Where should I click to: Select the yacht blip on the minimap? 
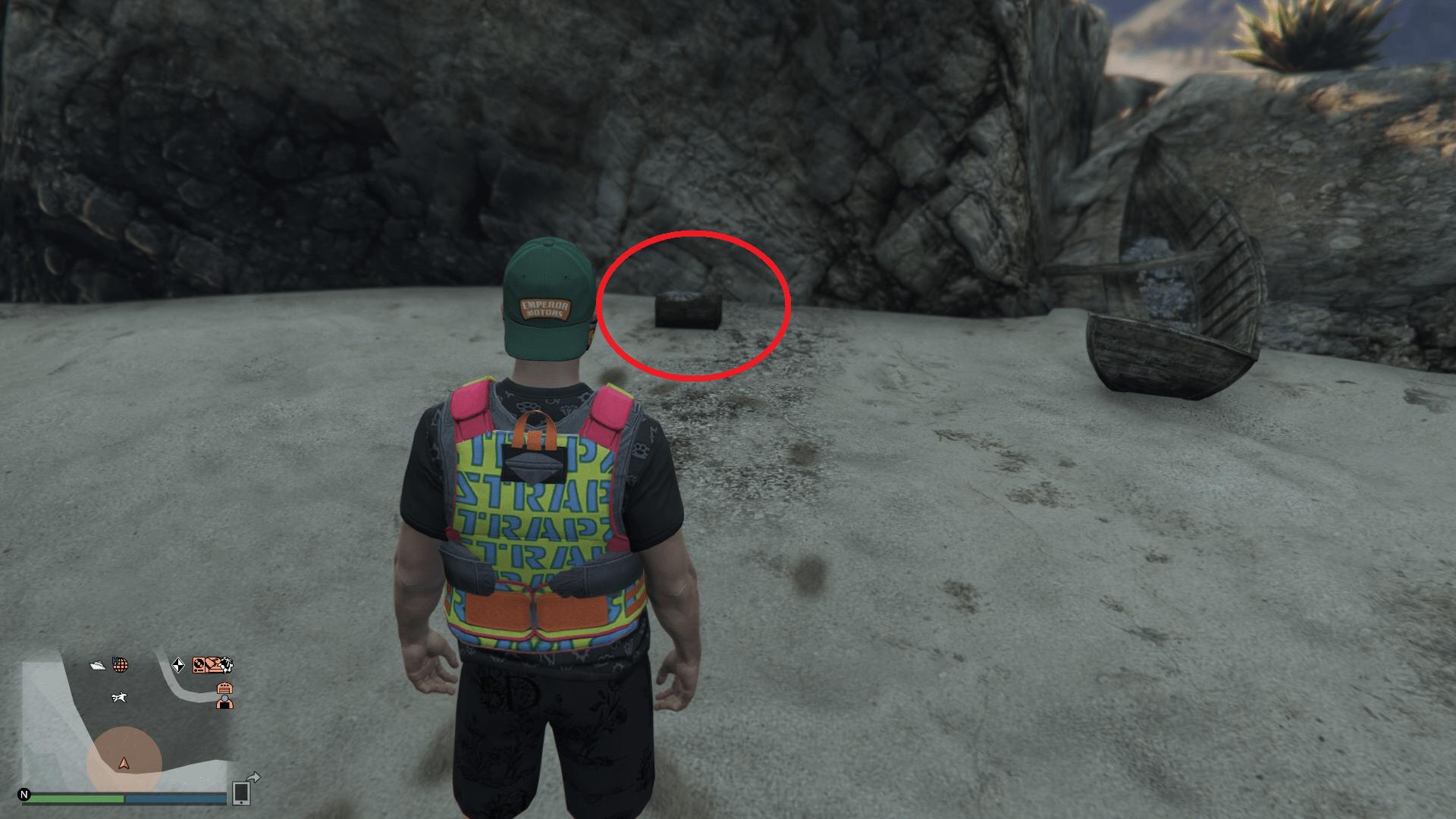tap(98, 666)
